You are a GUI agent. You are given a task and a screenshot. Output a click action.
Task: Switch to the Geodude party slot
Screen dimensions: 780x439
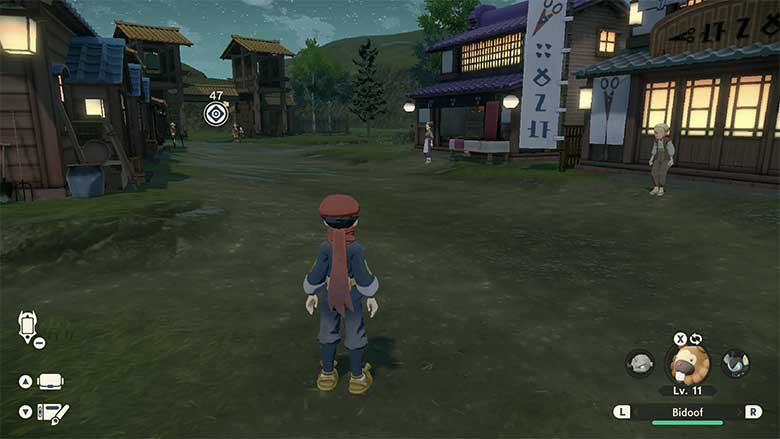[640, 363]
